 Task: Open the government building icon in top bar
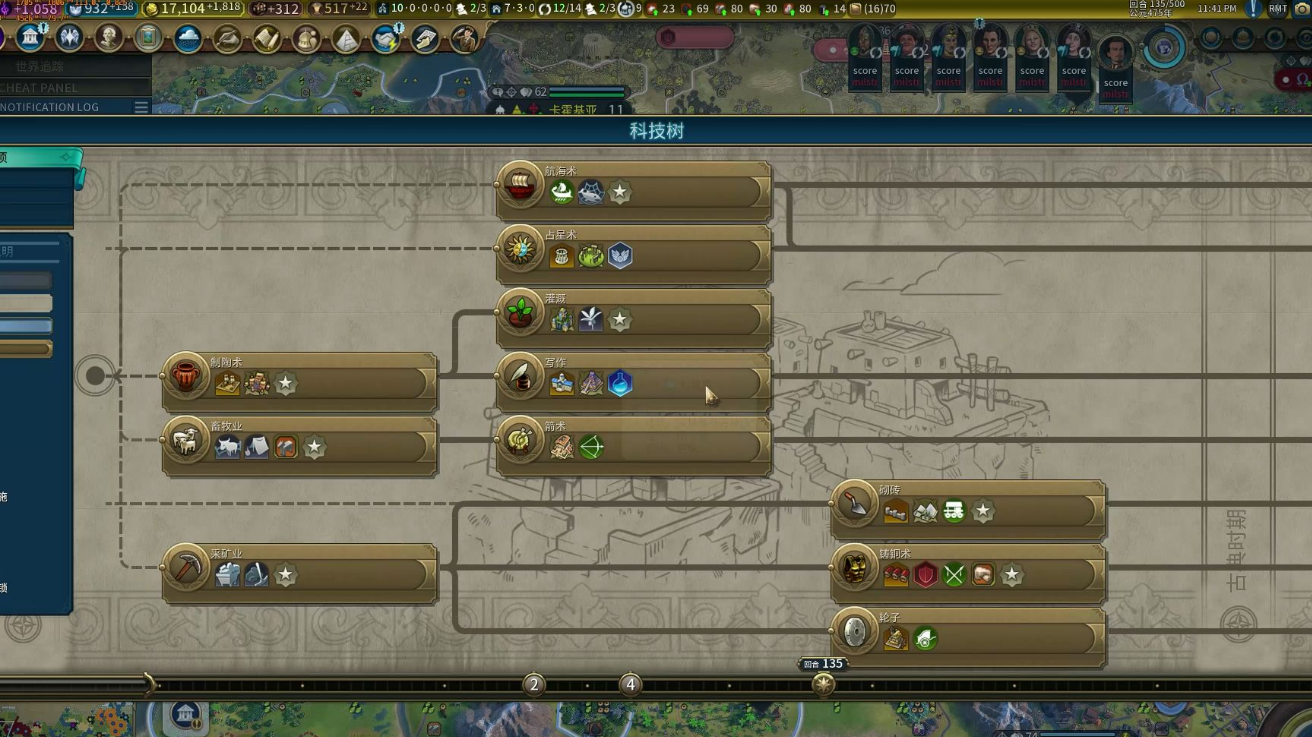tap(30, 38)
